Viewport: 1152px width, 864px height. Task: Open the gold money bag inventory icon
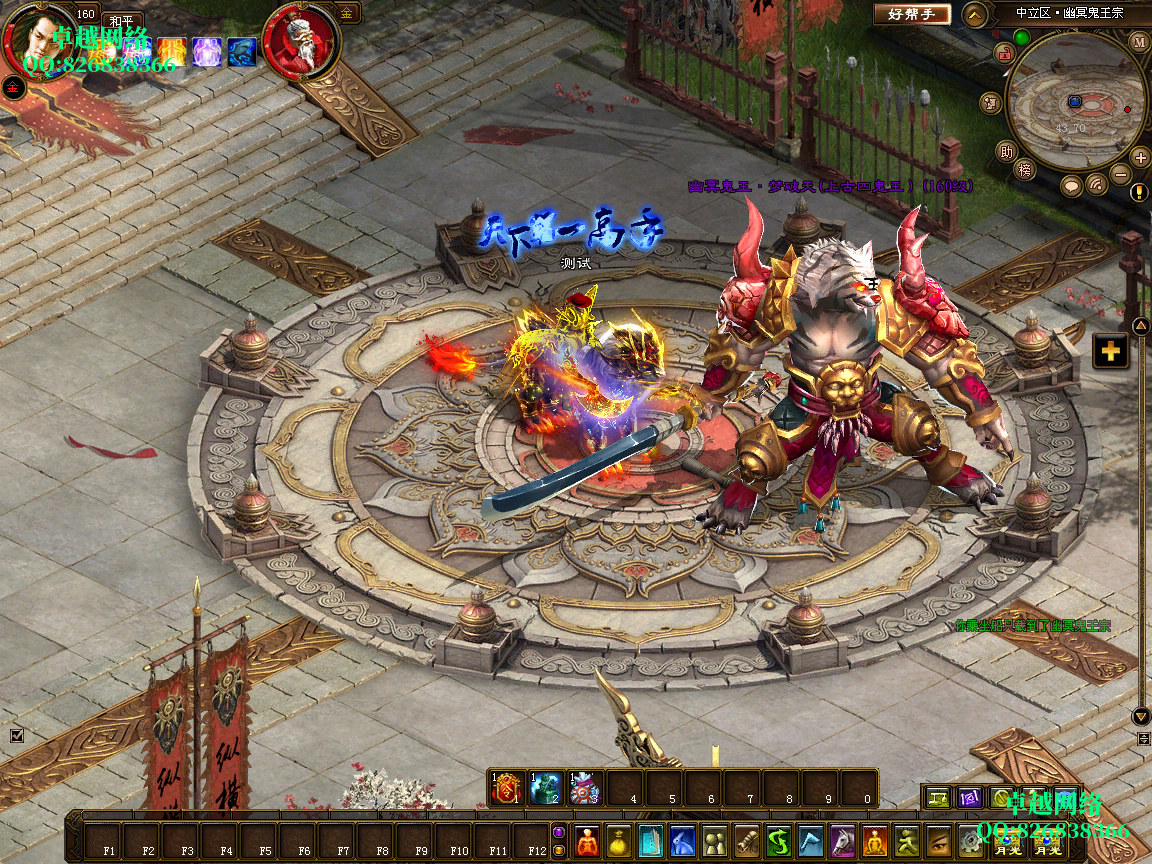619,840
